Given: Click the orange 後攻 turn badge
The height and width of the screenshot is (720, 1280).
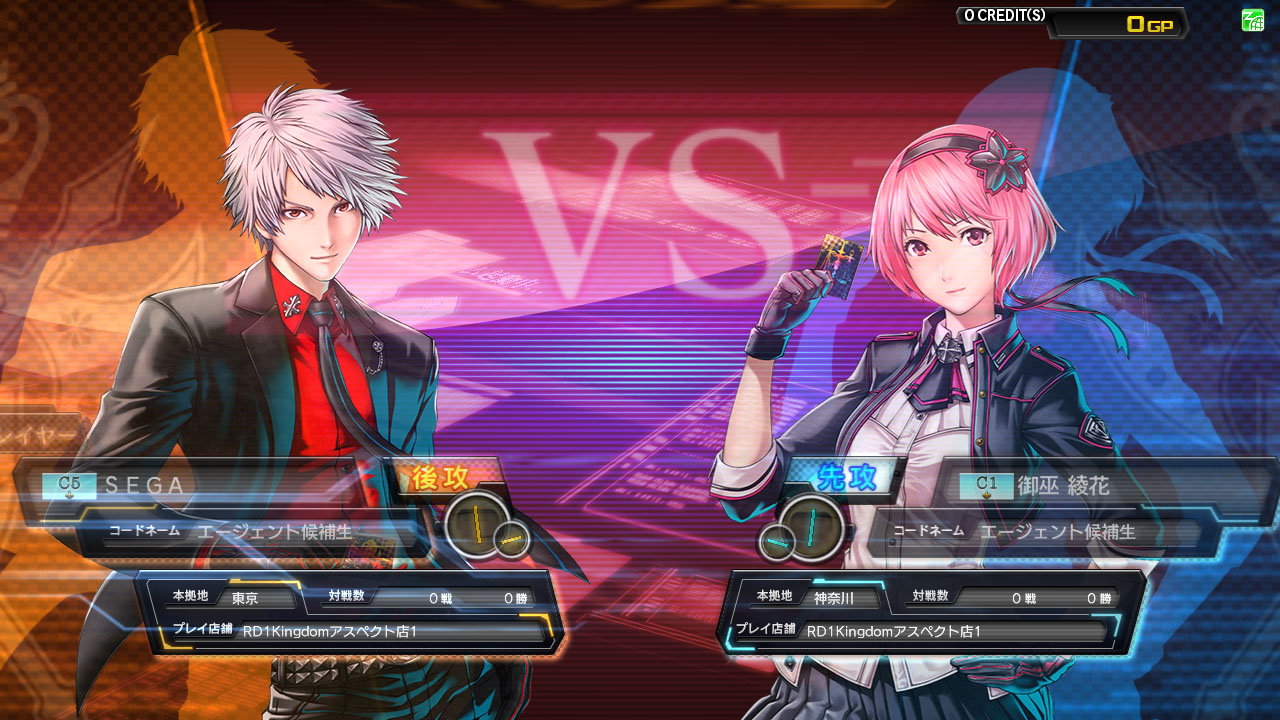Looking at the screenshot, I should coord(441,478).
